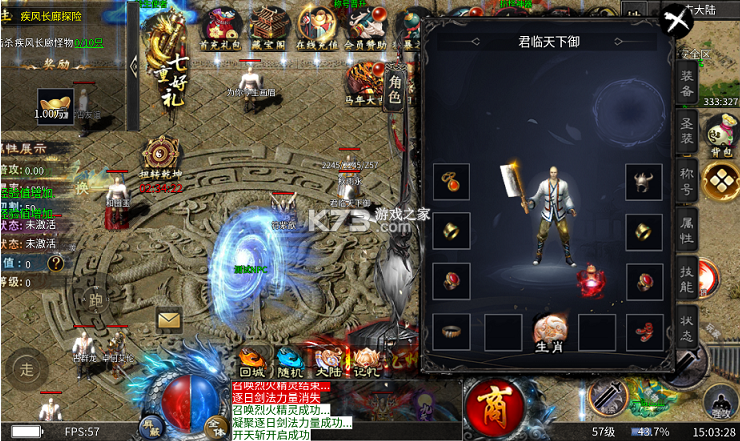
Task: Select the orange necklace equipment slot
Action: tap(451, 181)
